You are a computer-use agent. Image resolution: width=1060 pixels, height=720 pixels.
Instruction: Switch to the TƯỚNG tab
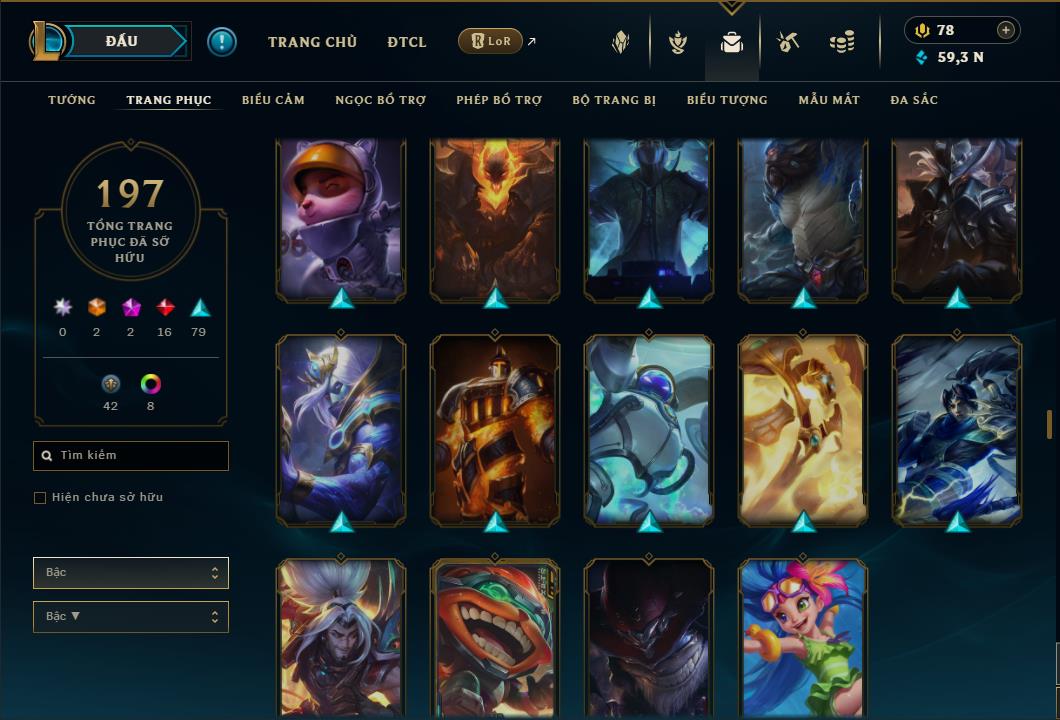72,100
